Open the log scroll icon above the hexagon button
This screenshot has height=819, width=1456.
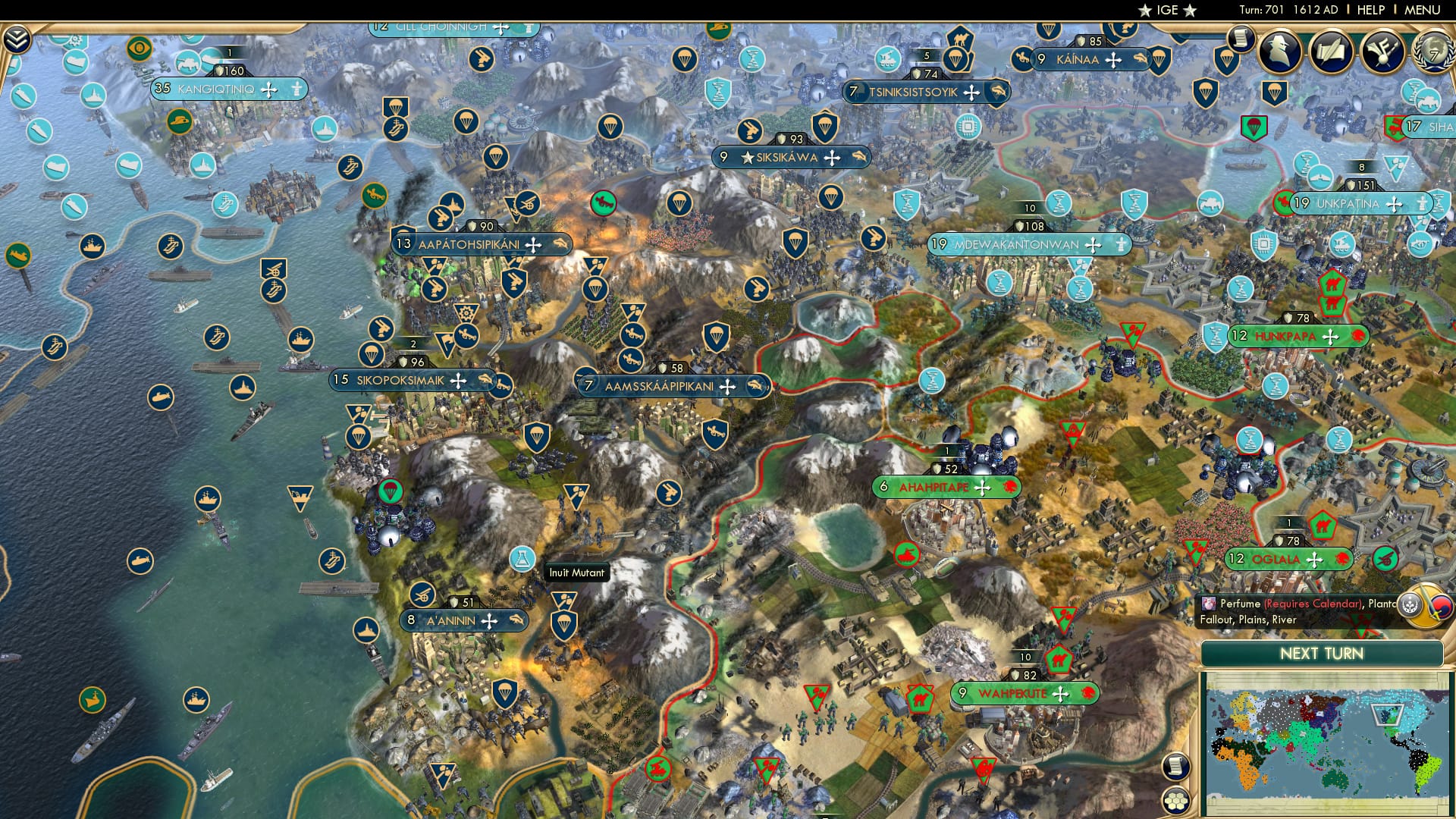click(1175, 767)
